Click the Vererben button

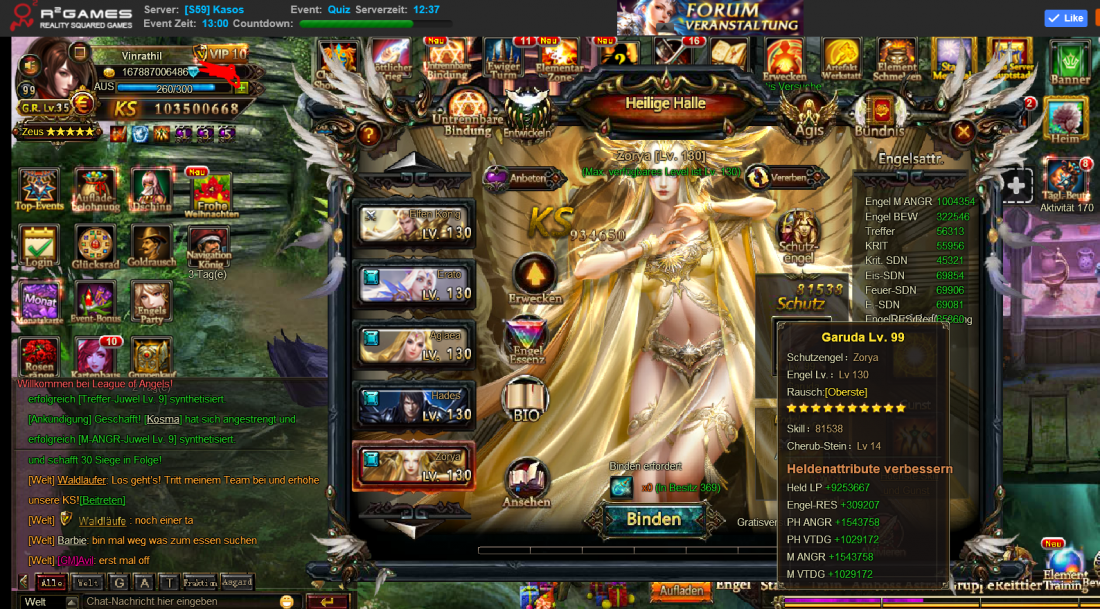[777, 178]
